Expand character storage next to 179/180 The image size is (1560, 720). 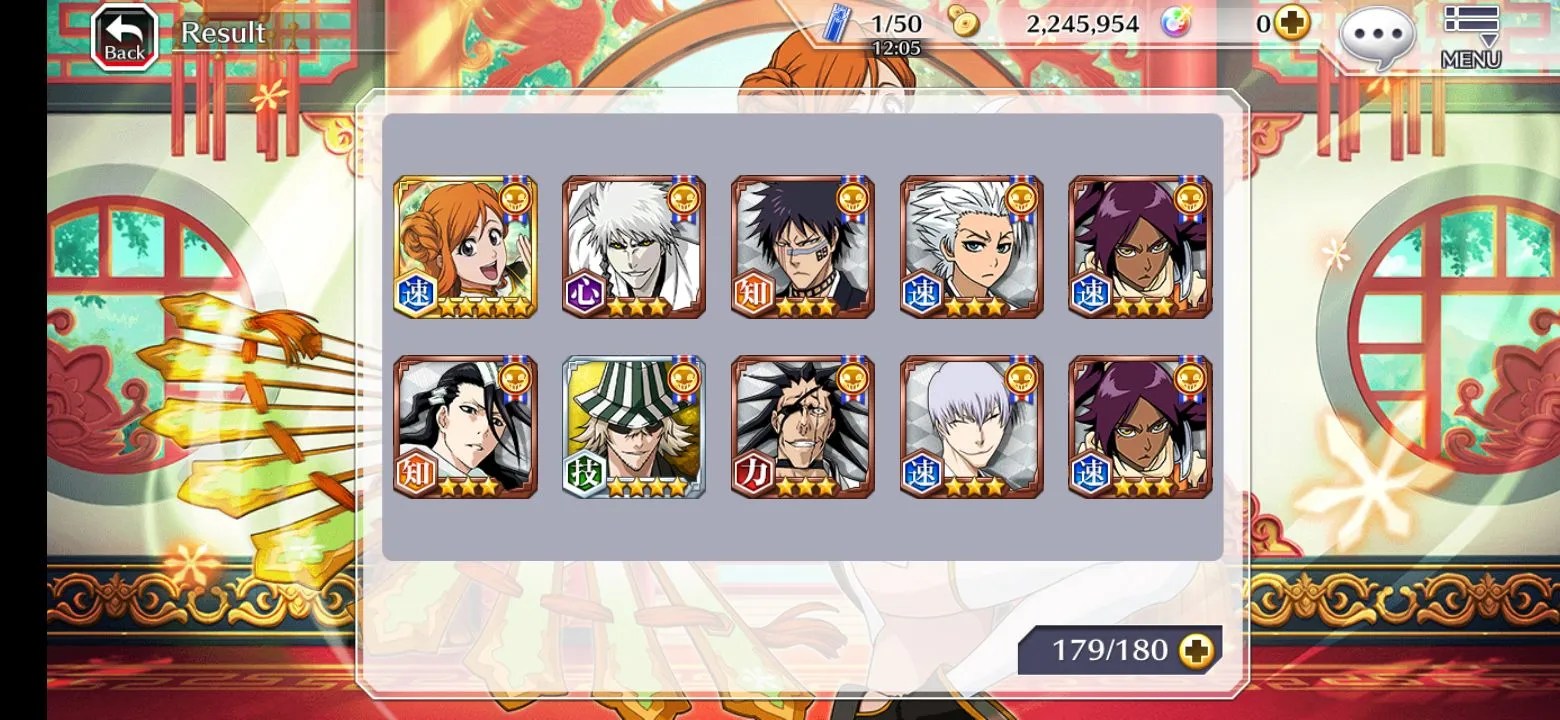[1196, 651]
